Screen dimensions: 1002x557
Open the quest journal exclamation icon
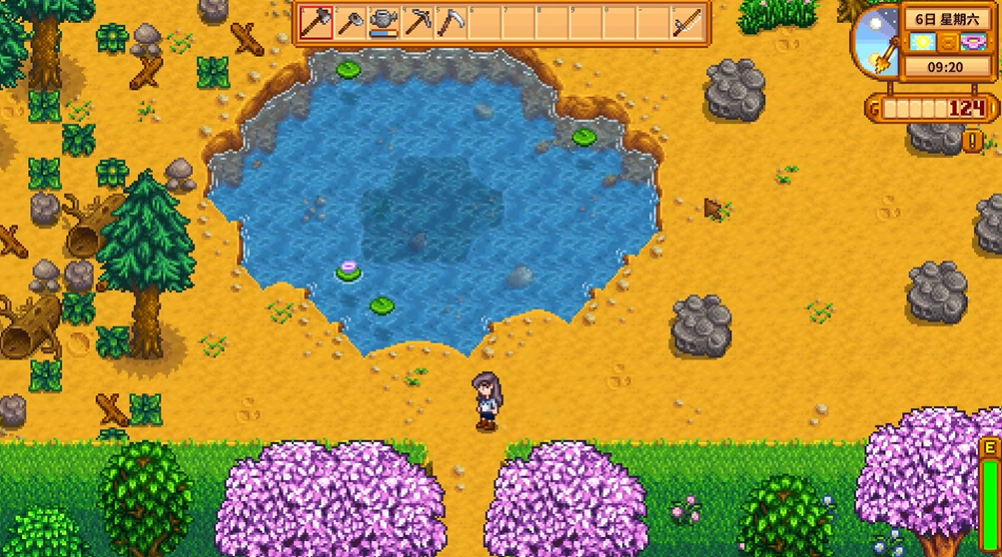click(973, 141)
